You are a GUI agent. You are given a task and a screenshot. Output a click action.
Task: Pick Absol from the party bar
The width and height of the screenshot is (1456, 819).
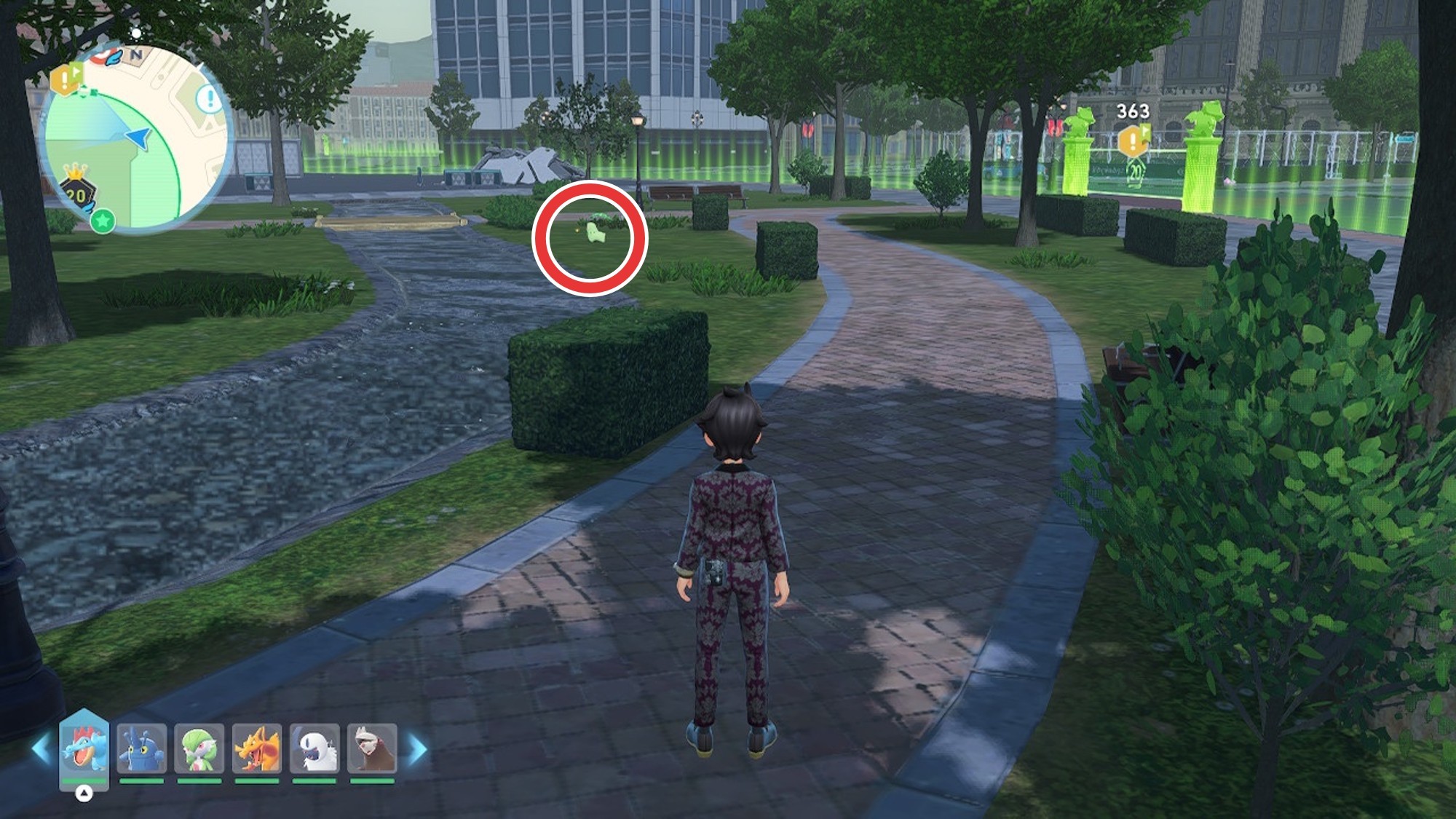click(x=314, y=748)
